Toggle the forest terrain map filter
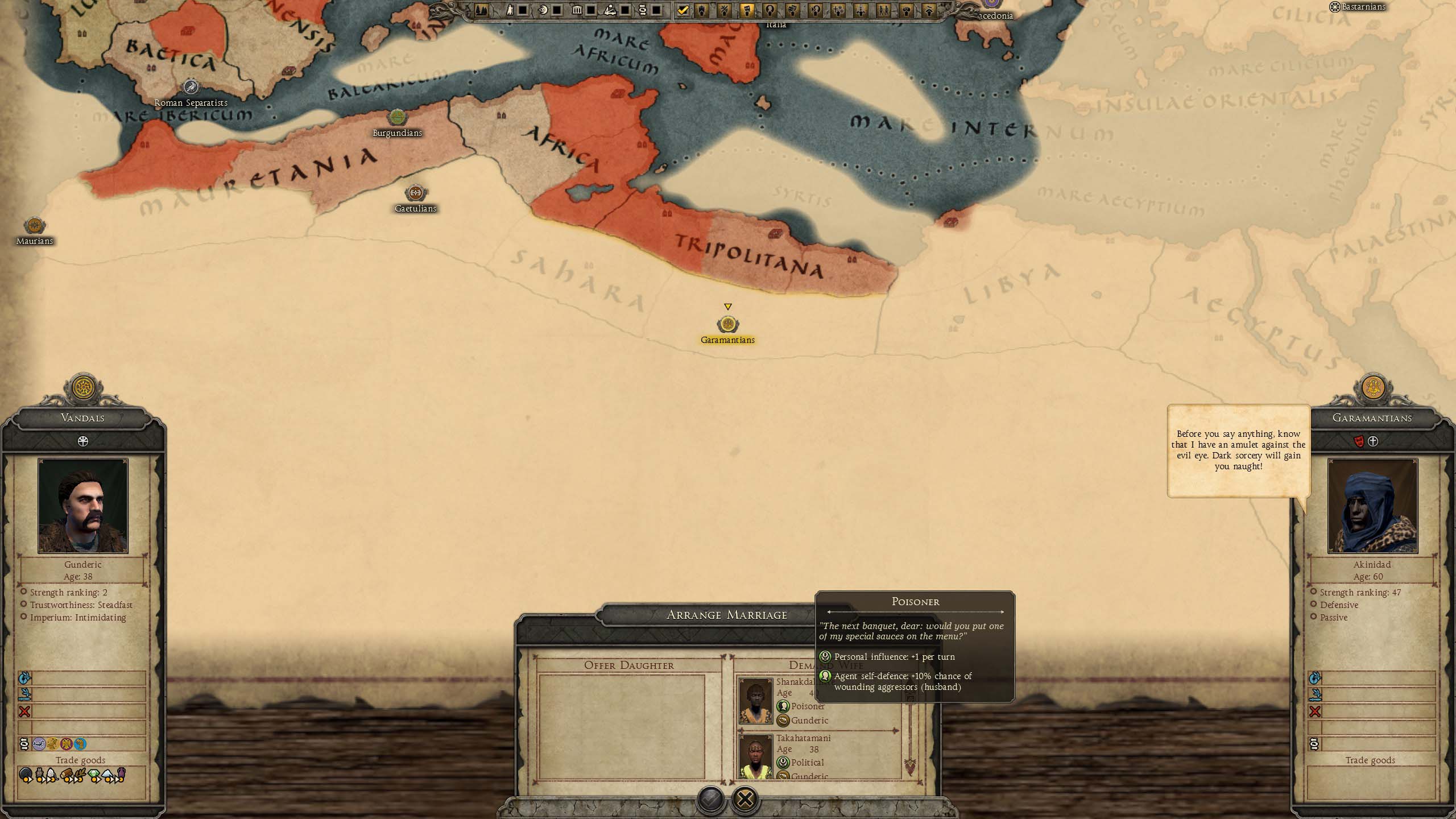Viewport: 1456px width, 819px height. point(481,10)
